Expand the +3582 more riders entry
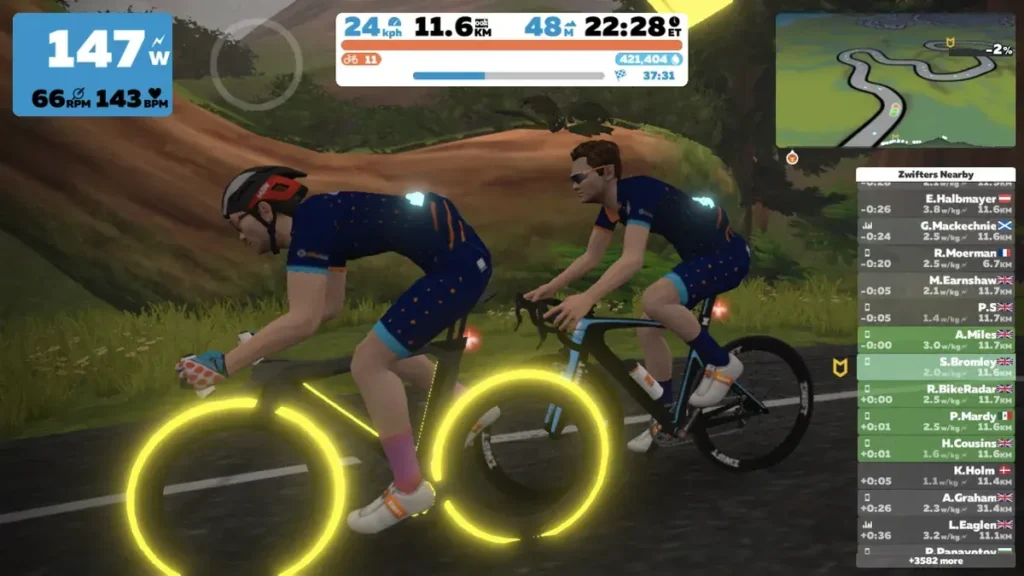This screenshot has width=1024, height=576. pyautogui.click(x=935, y=560)
